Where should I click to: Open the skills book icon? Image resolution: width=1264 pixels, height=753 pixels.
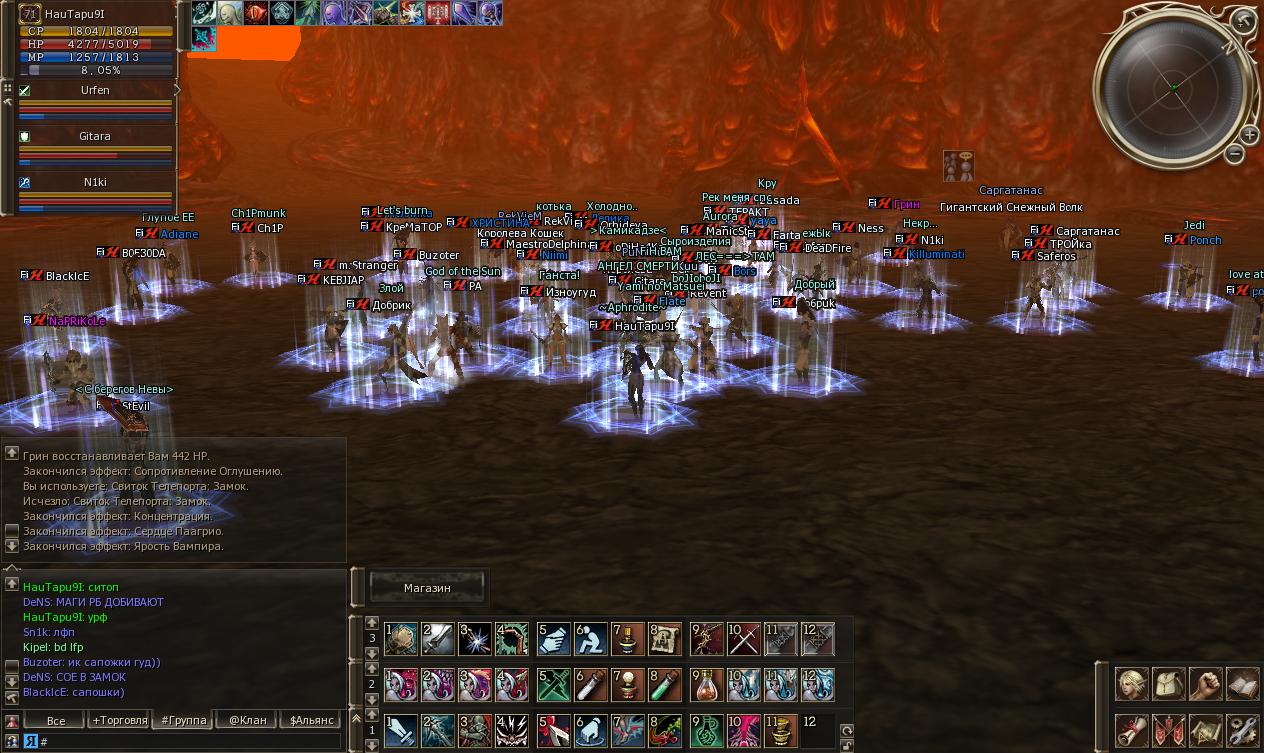pyautogui.click(x=1242, y=684)
